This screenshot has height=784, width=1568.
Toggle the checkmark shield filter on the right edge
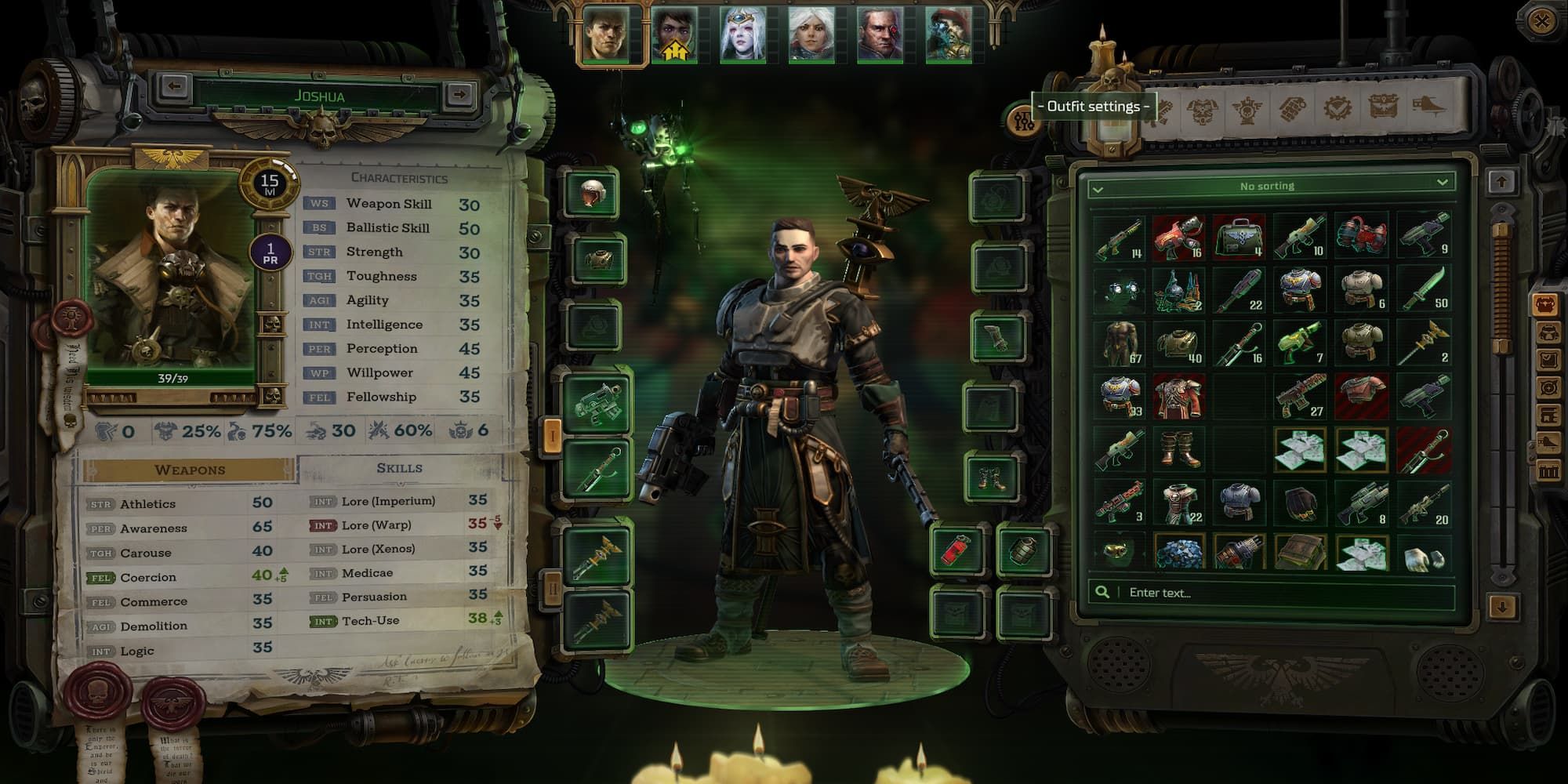tap(1548, 359)
